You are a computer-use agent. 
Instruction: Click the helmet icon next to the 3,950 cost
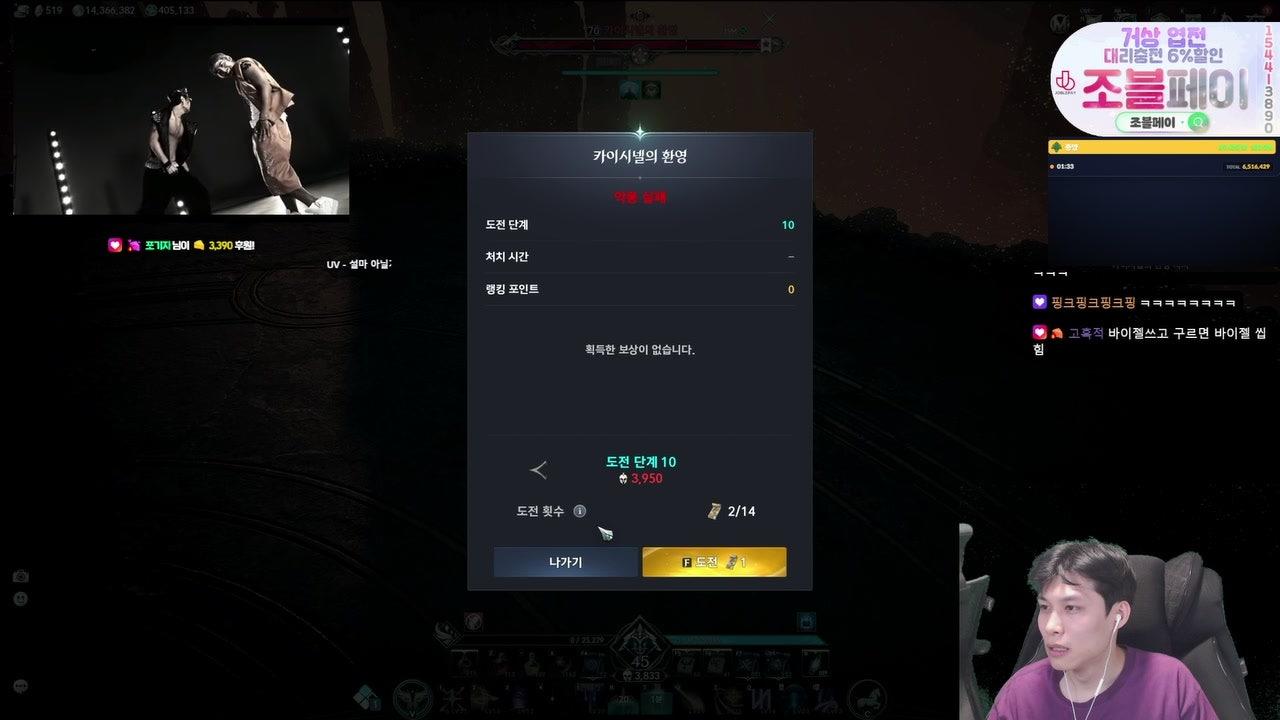[x=622, y=478]
